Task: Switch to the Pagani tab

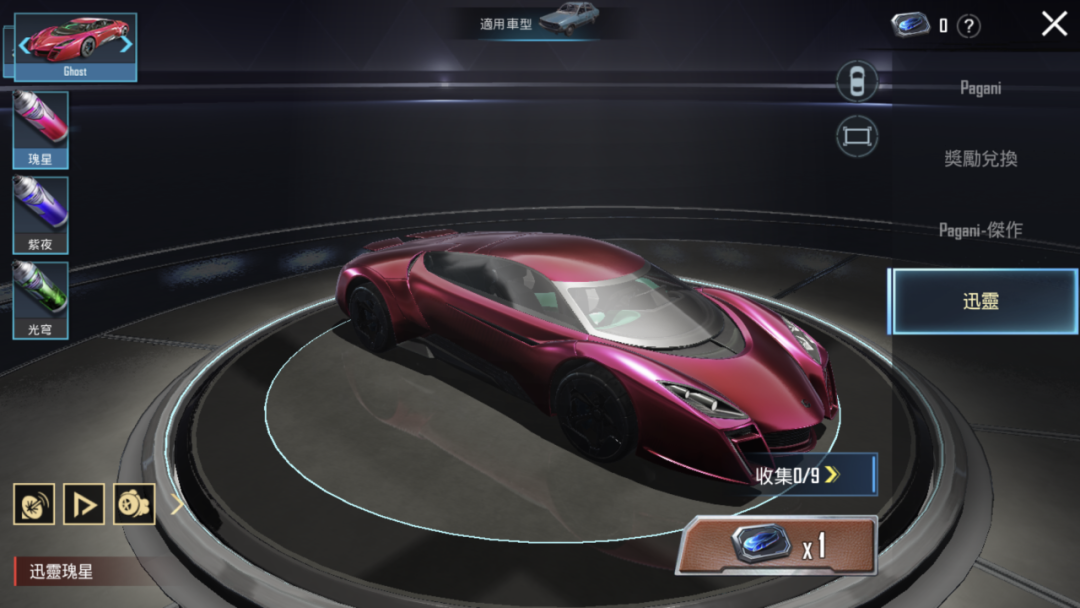Action: (x=980, y=88)
